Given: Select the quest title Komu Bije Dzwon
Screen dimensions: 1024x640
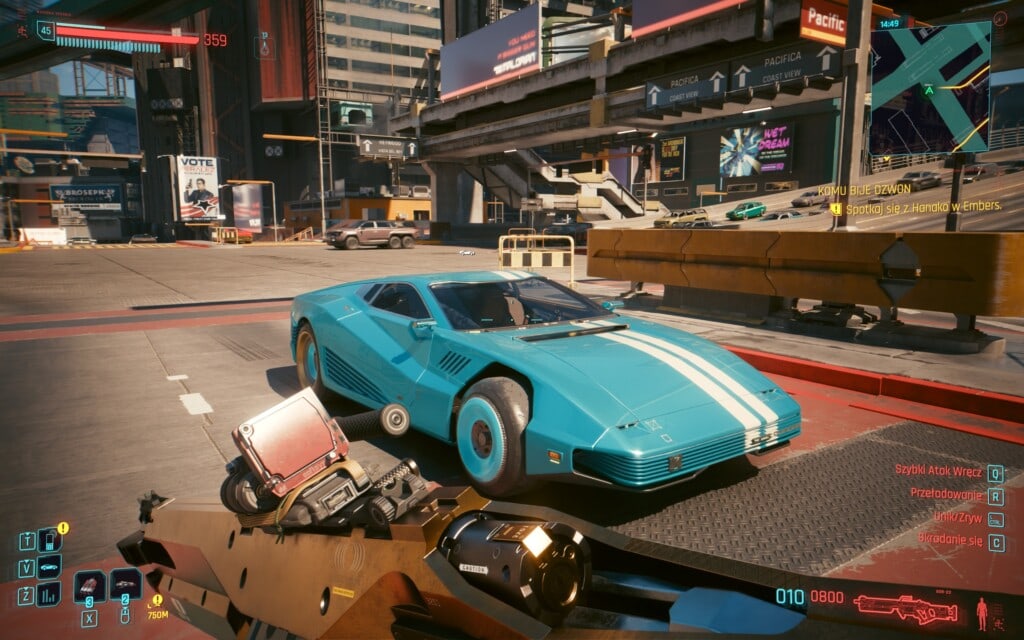Looking at the screenshot, I should coord(862,190).
